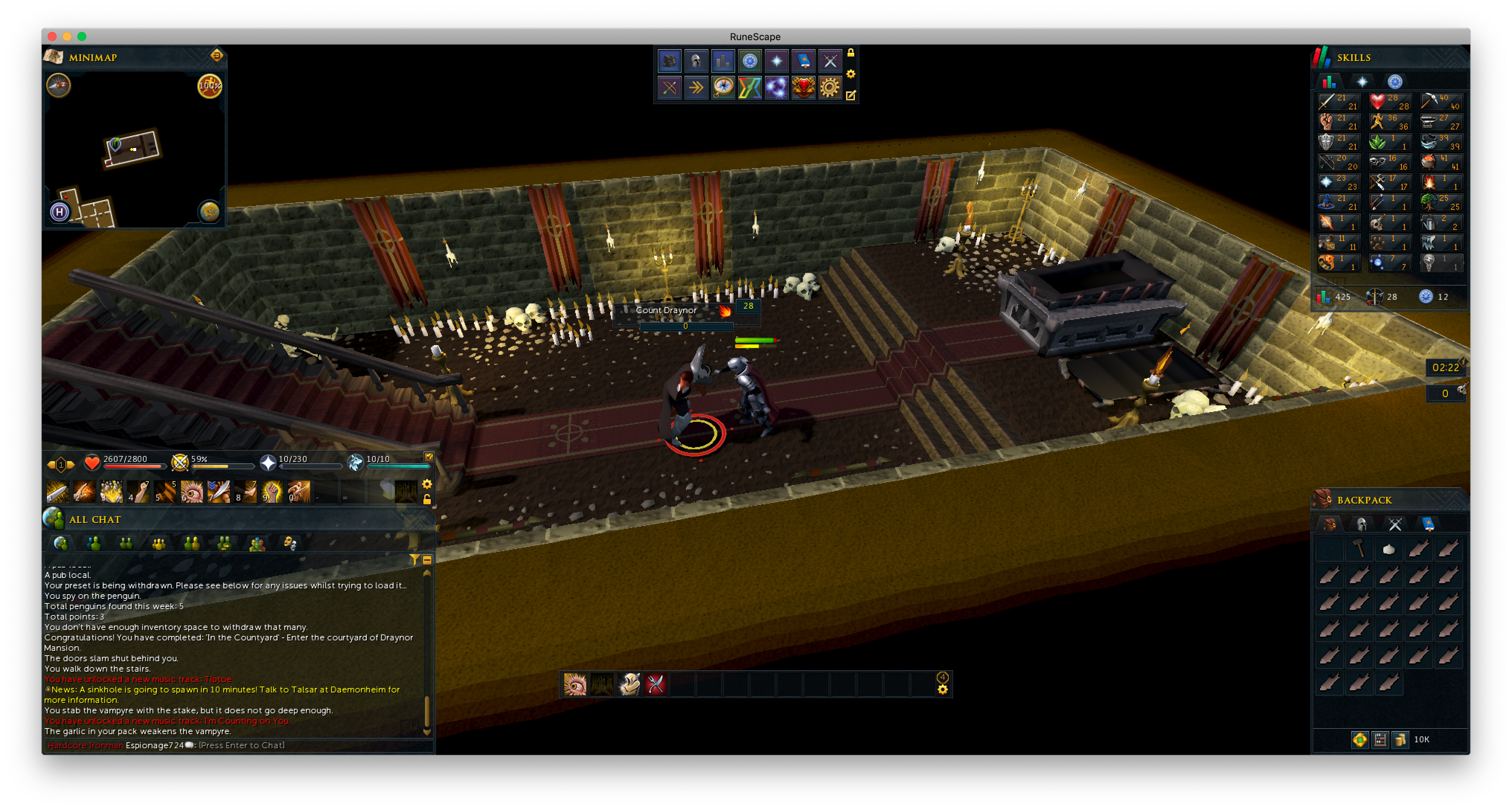Close the RuneScape window
Viewport: 1512px width, 810px height.
[x=52, y=36]
